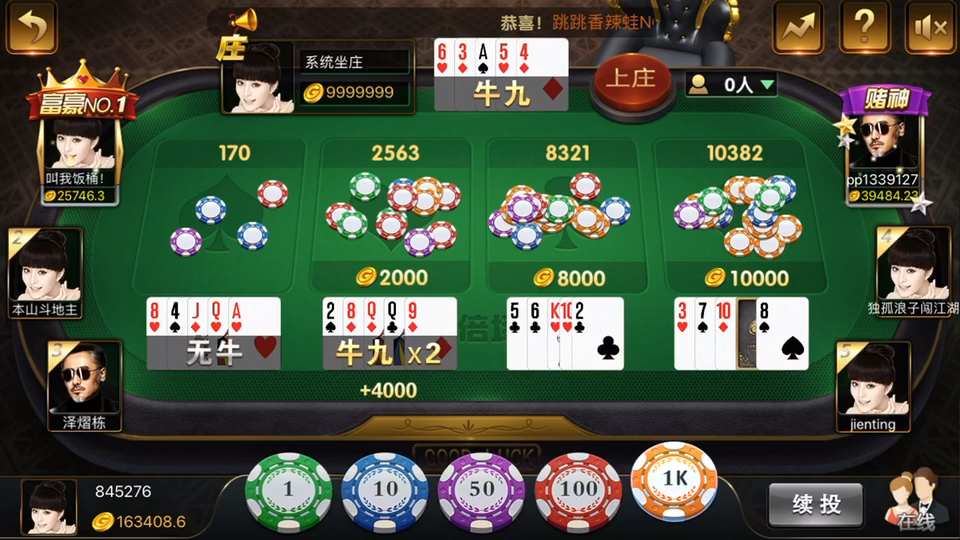Open the question mark help button
960x540 pixels.
tap(865, 27)
